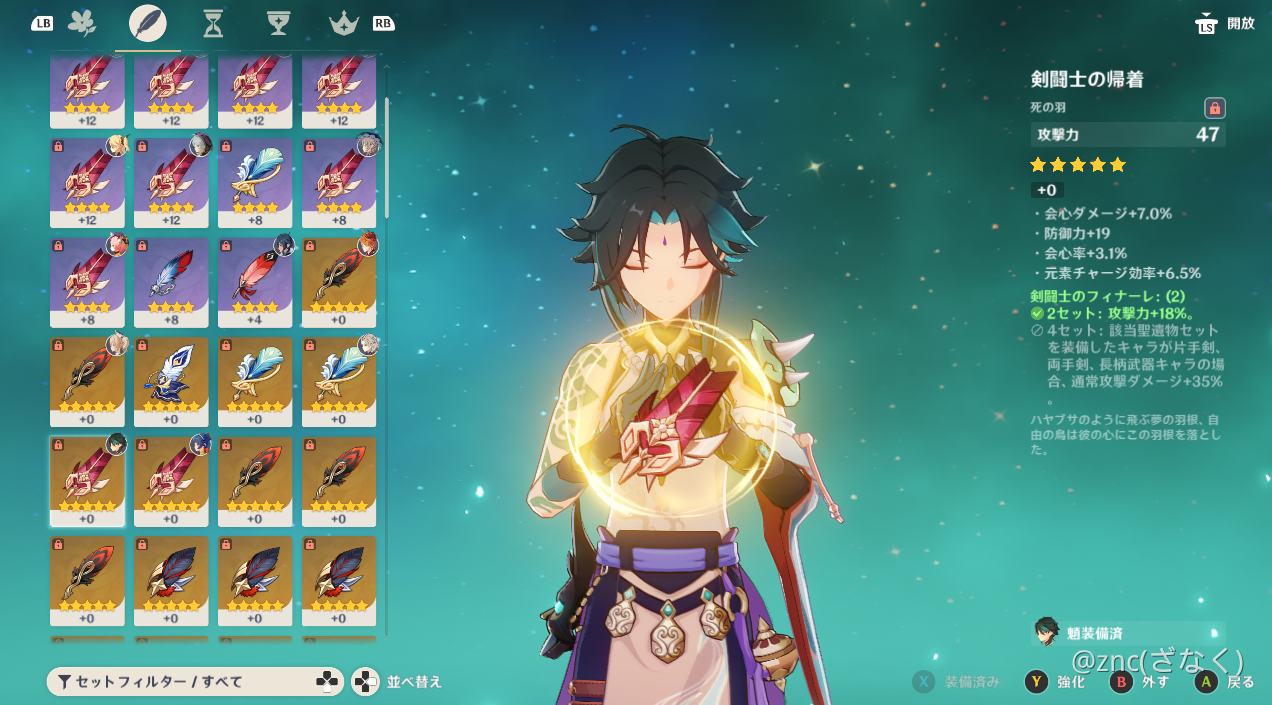1272x705 pixels.
Task: Switch to the goblet artifact tab
Action: point(278,23)
